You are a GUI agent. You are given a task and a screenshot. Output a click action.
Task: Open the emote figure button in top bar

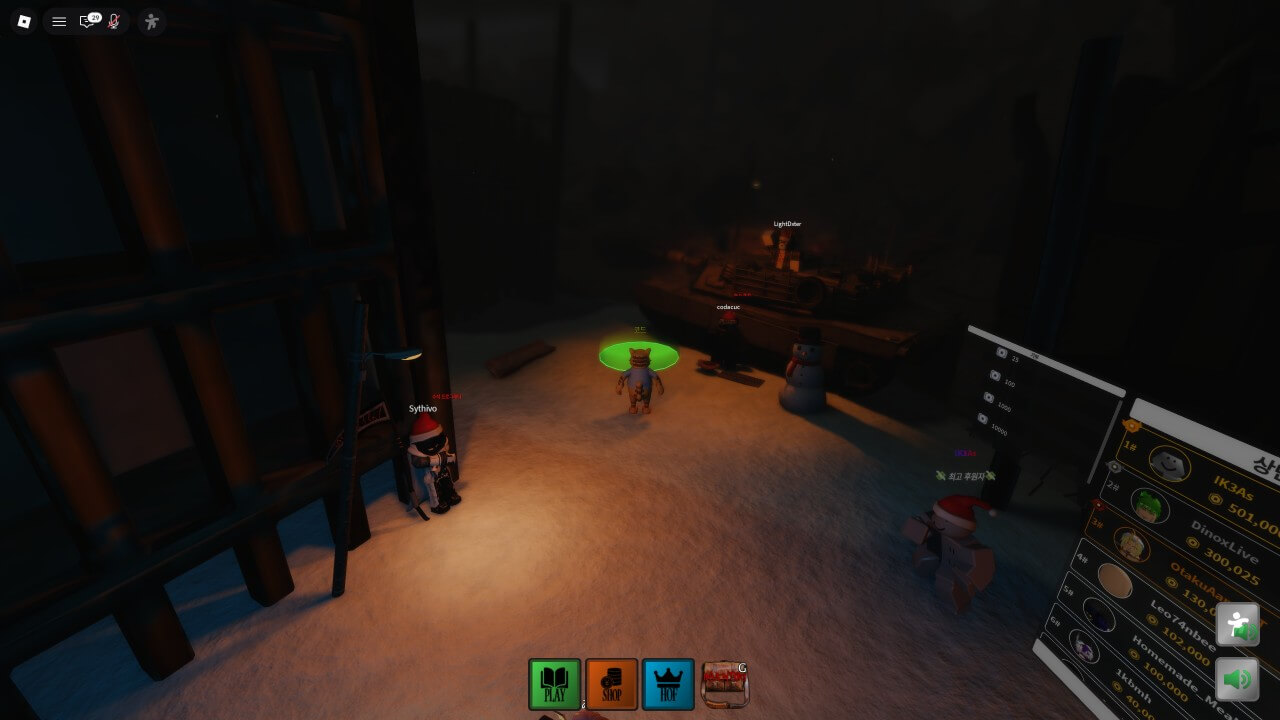[x=151, y=21]
